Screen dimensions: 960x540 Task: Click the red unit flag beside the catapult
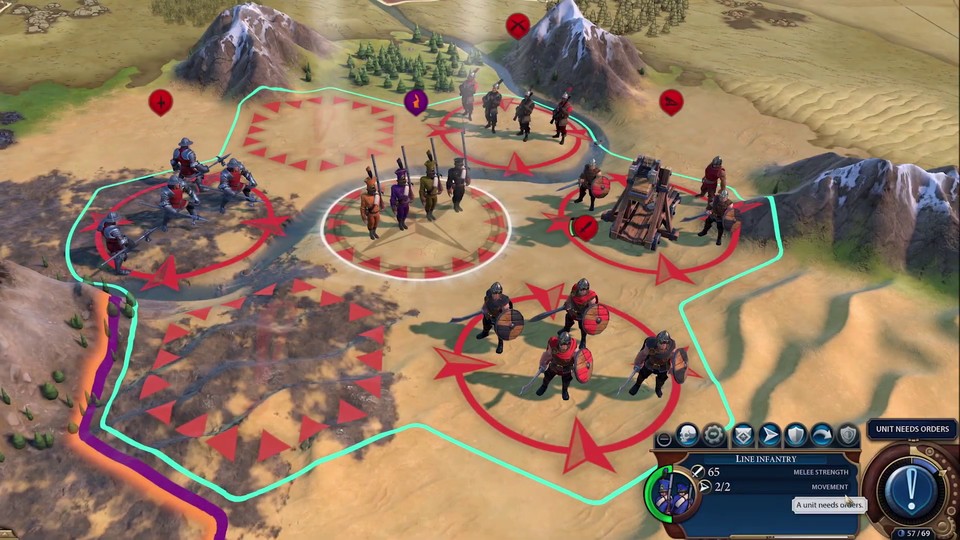(585, 228)
